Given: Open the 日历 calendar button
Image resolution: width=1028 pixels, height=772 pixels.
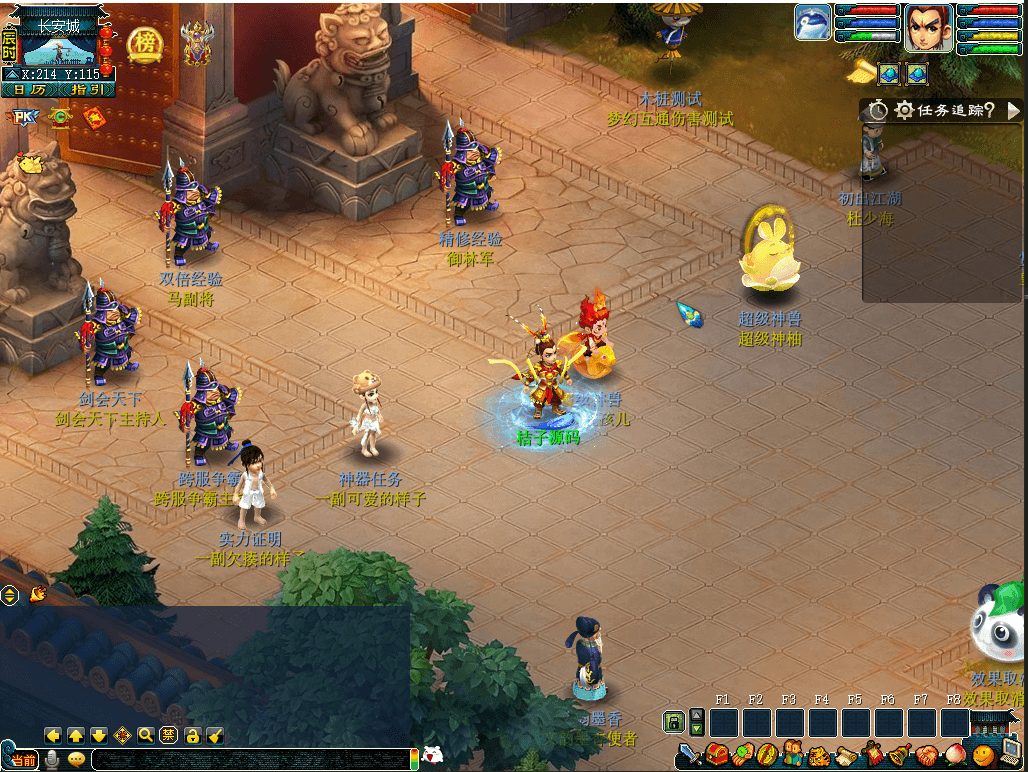Looking at the screenshot, I should tap(31, 90).
